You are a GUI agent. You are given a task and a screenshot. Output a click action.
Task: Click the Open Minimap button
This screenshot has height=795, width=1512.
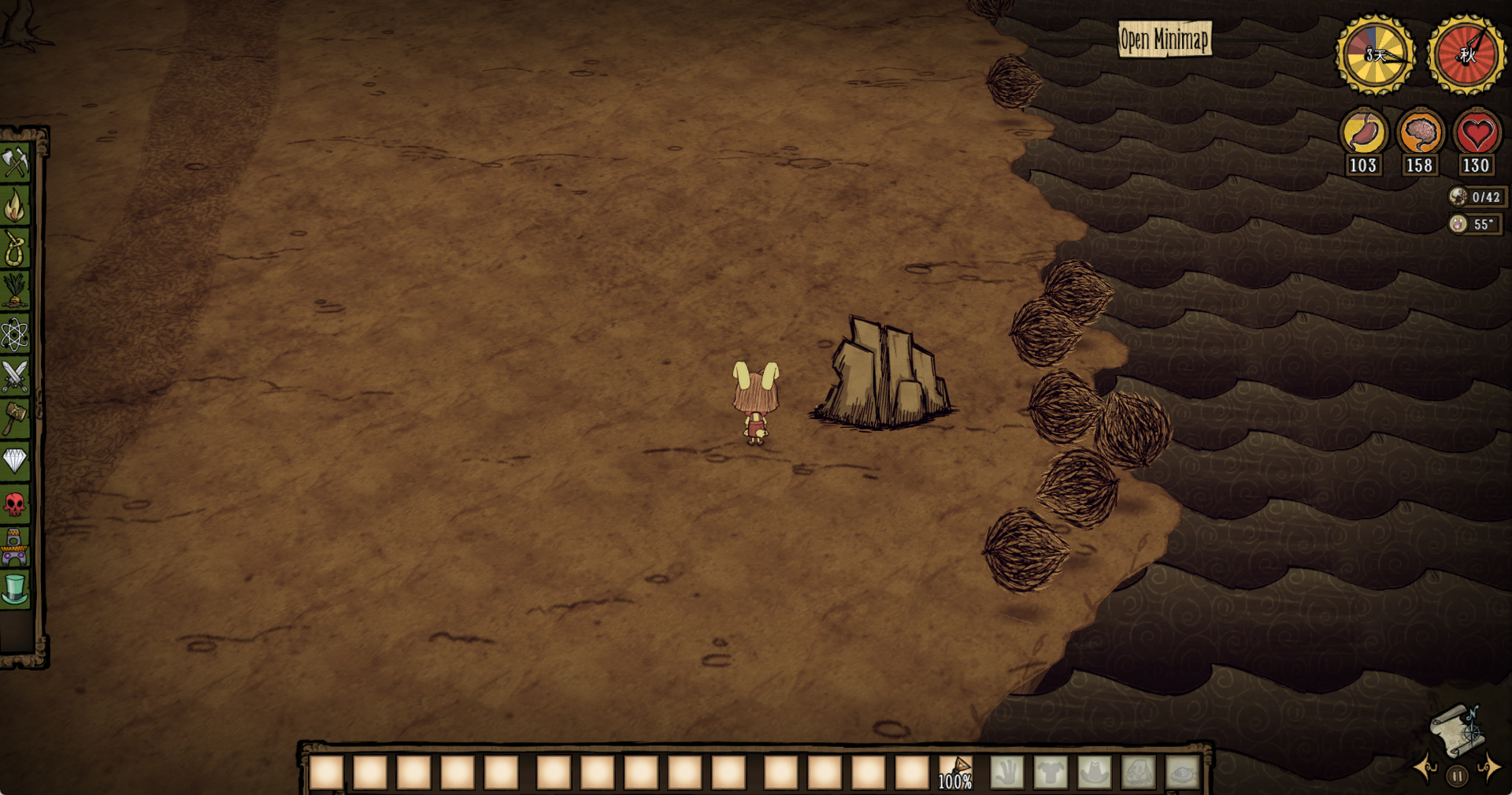1164,39
